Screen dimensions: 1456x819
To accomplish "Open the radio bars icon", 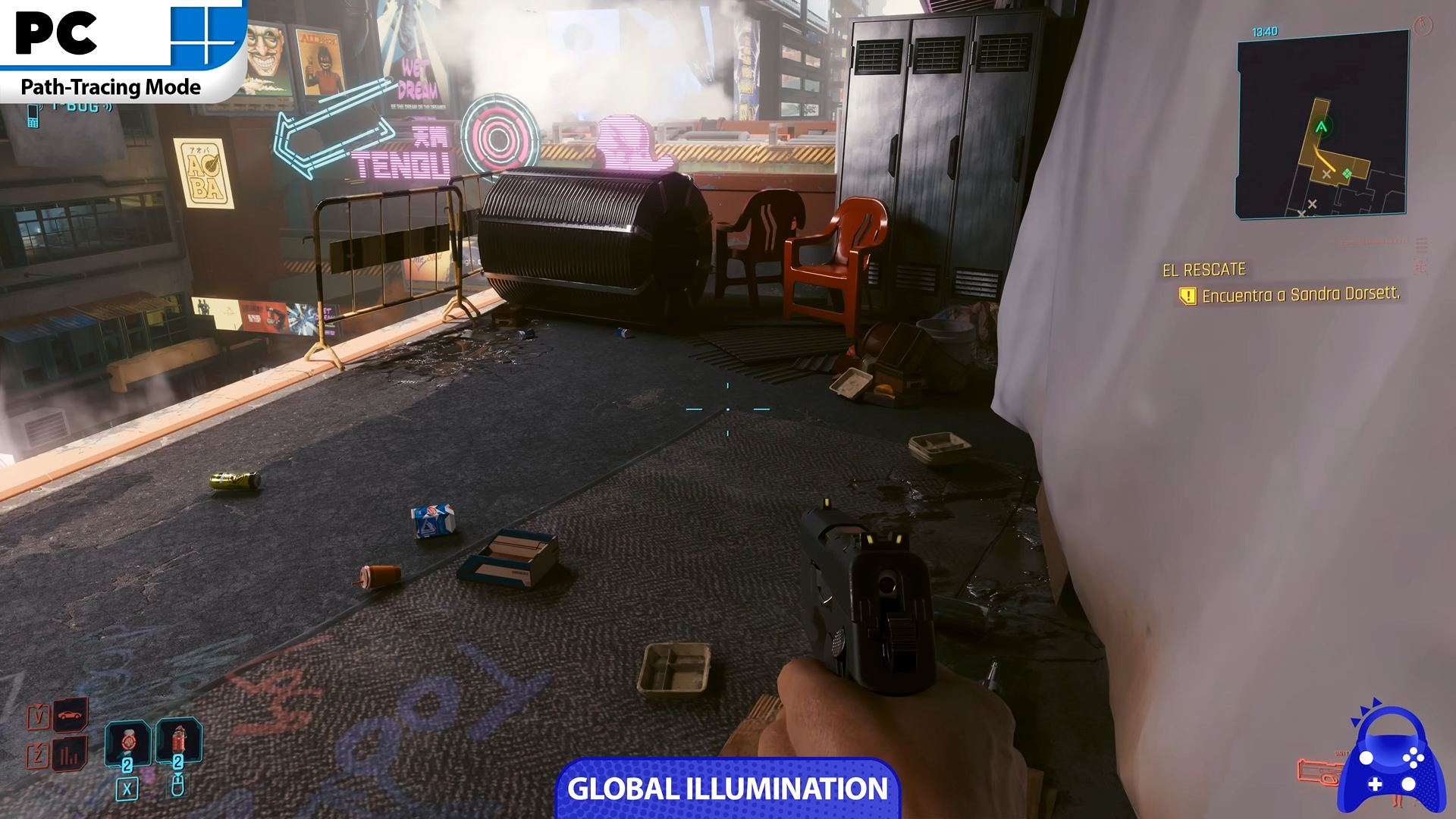I will pyautogui.click(x=70, y=755).
